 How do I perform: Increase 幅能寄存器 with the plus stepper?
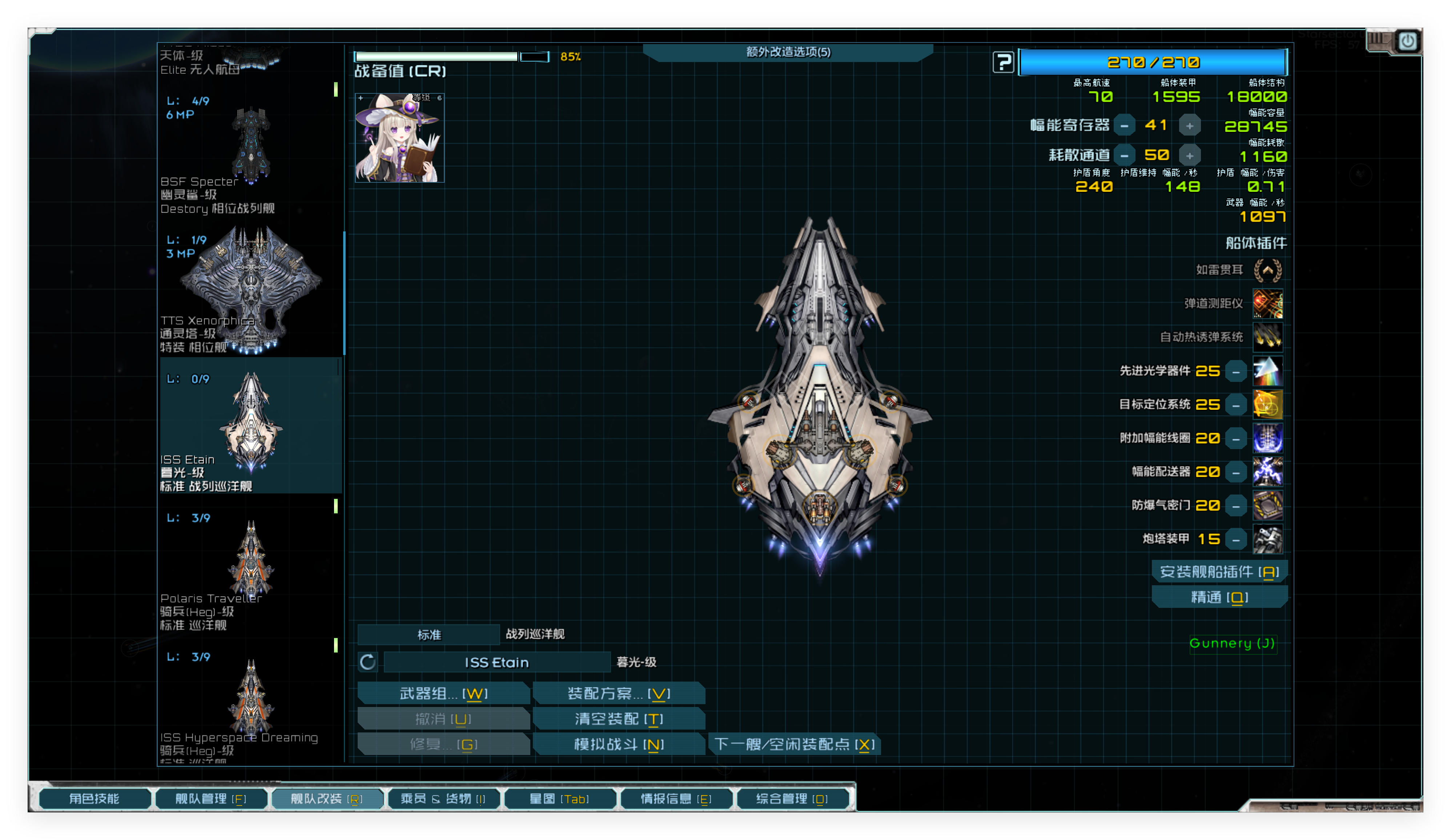pyautogui.click(x=1189, y=125)
